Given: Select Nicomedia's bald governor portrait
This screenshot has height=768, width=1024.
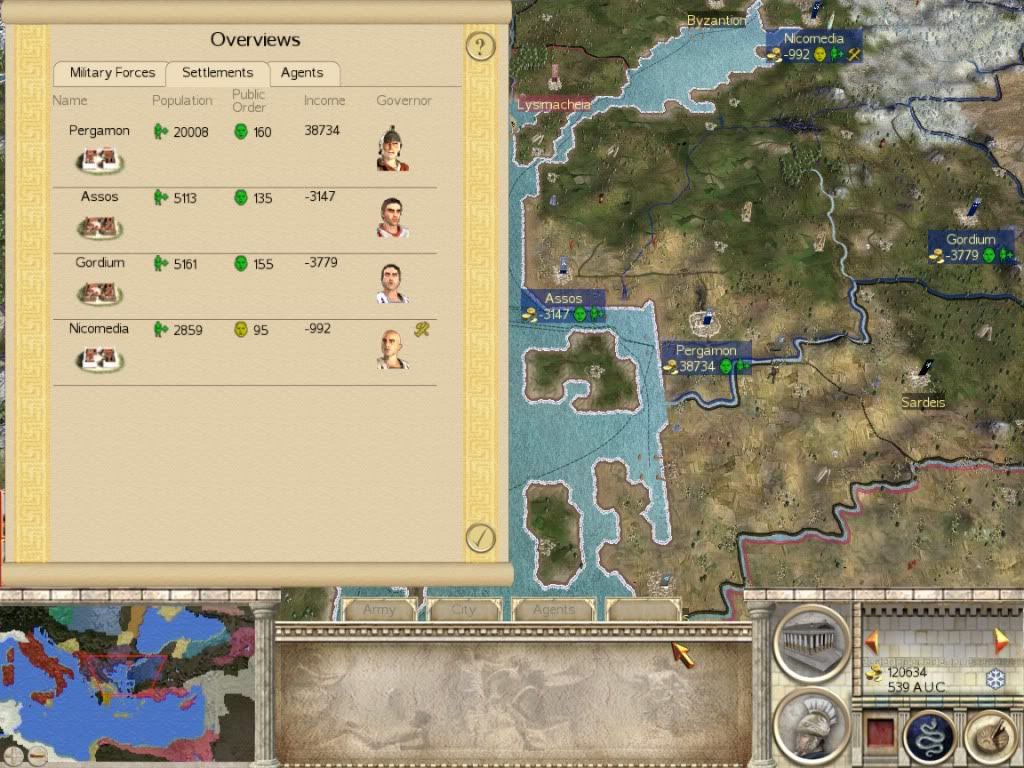Looking at the screenshot, I should coord(392,348).
